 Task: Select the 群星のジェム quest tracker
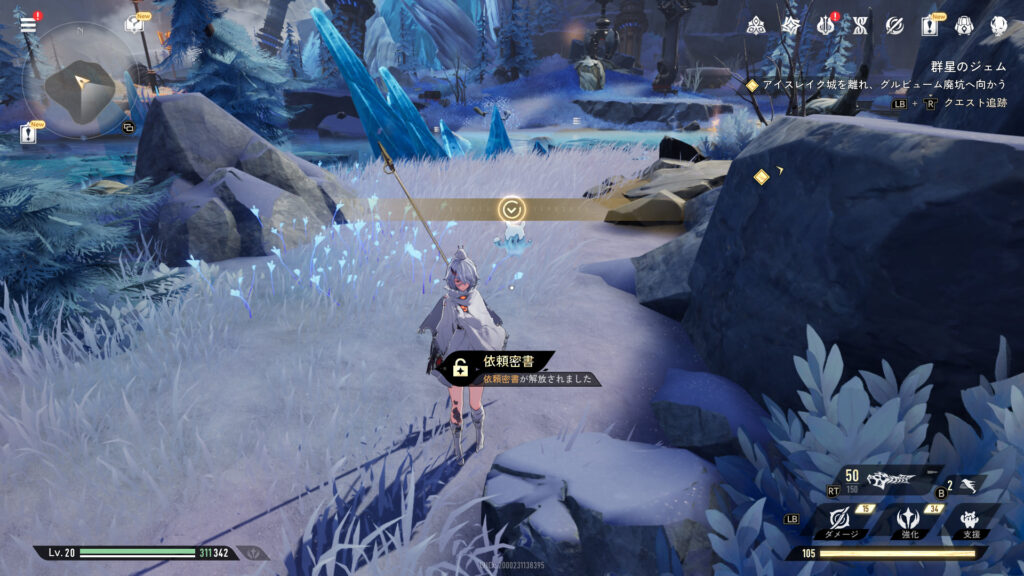point(966,67)
